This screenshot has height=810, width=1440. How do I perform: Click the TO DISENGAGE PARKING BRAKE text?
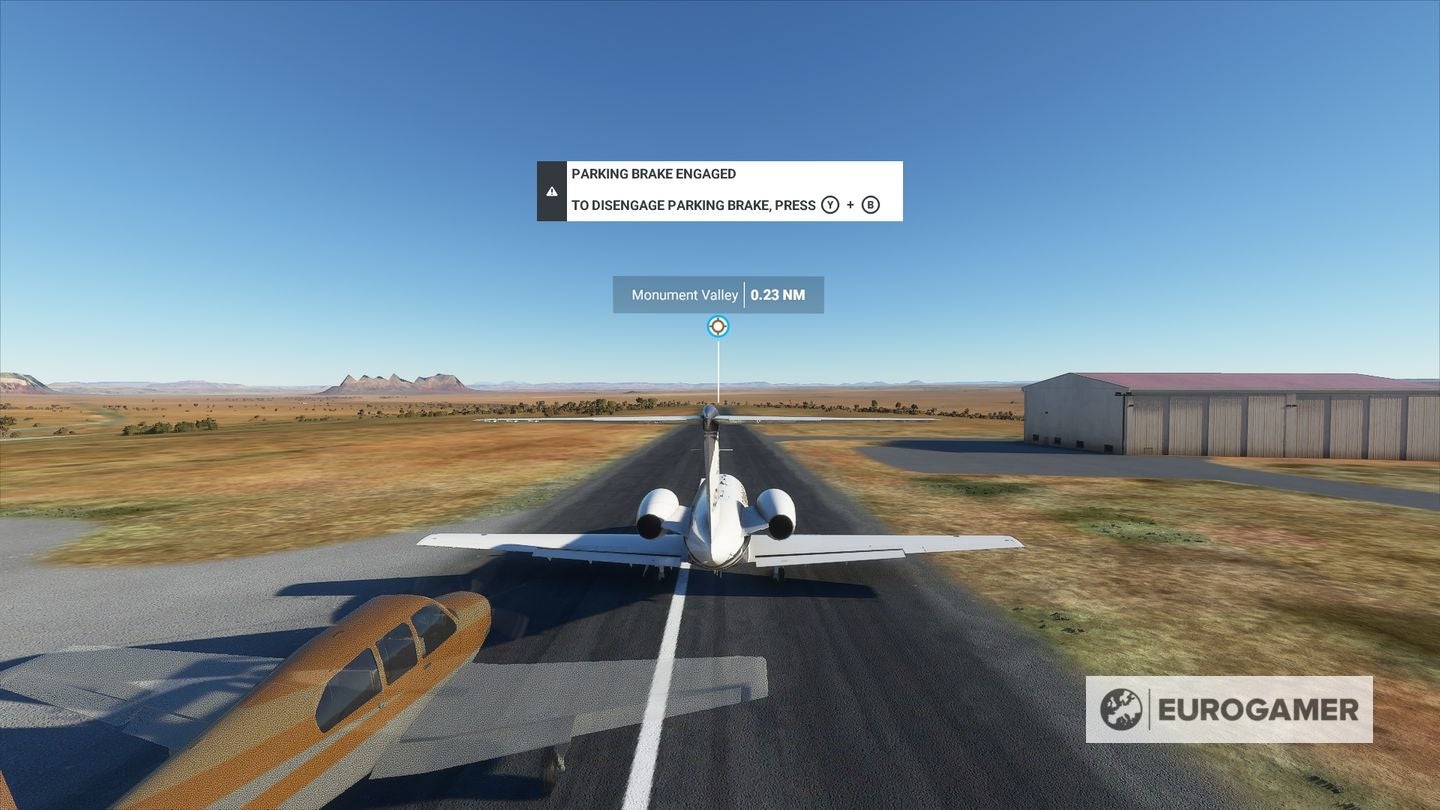click(692, 205)
